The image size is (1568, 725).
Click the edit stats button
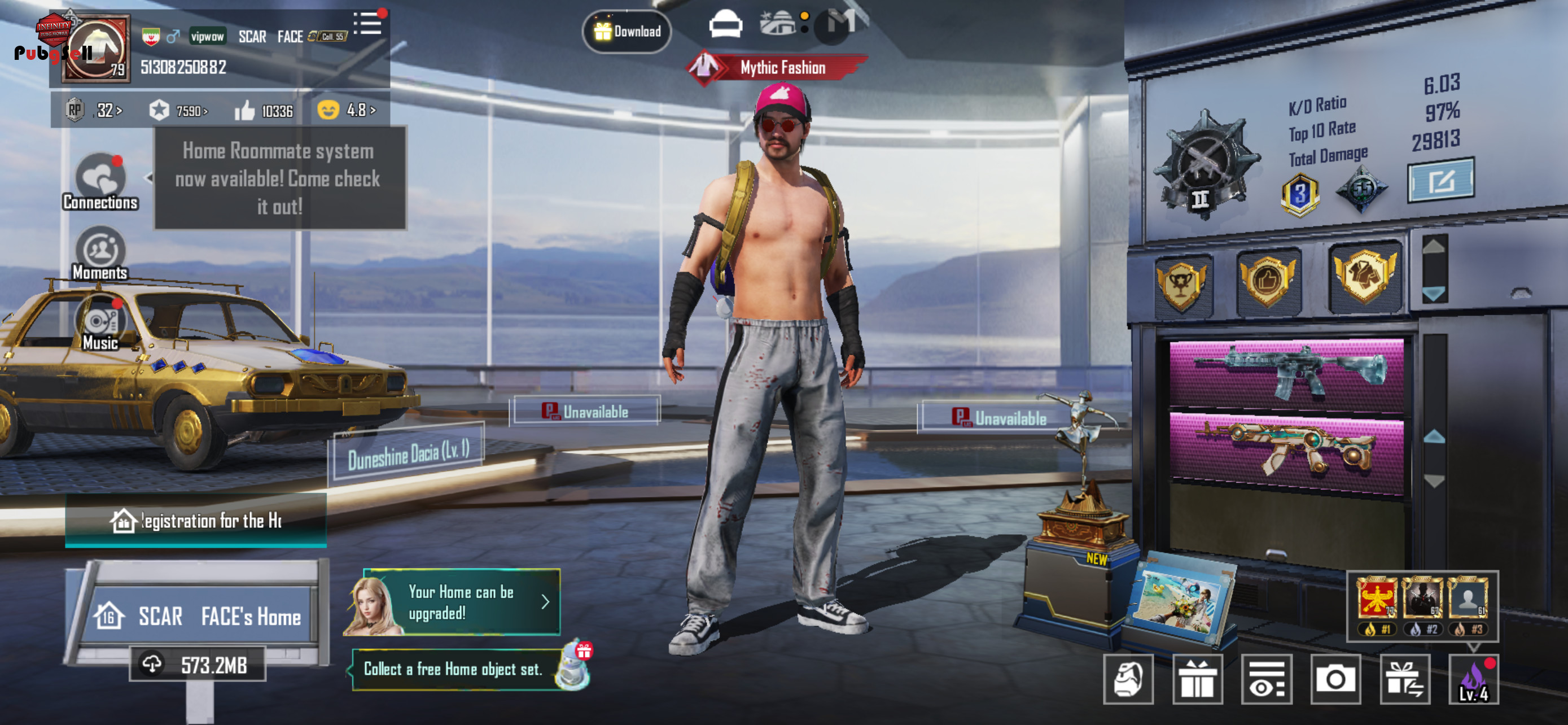click(x=1440, y=180)
